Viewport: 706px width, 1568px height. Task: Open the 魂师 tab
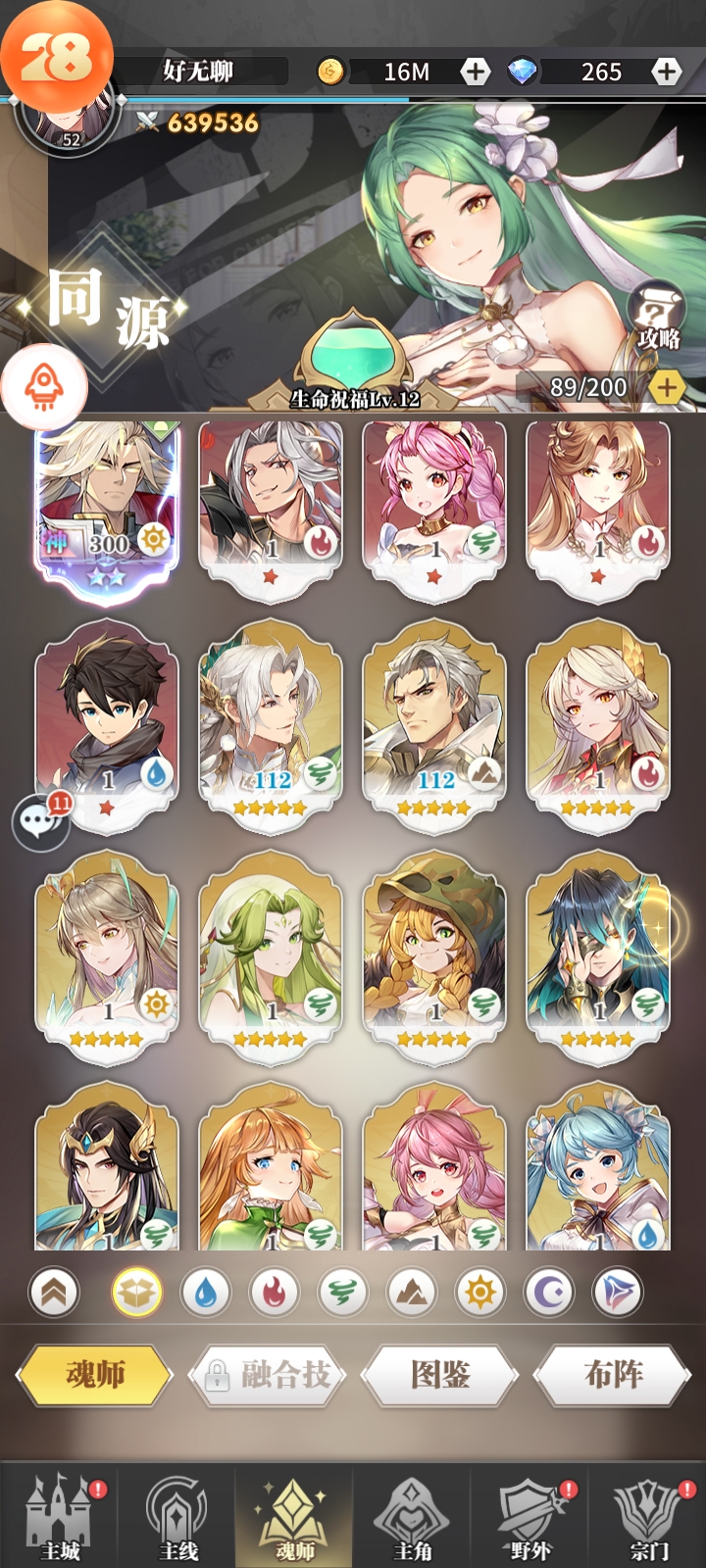tap(94, 1374)
